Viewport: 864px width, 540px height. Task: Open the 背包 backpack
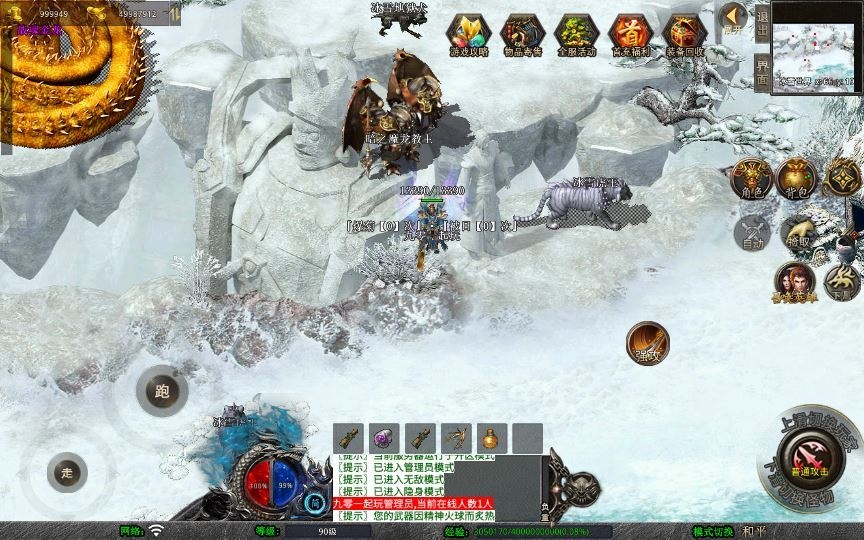797,177
